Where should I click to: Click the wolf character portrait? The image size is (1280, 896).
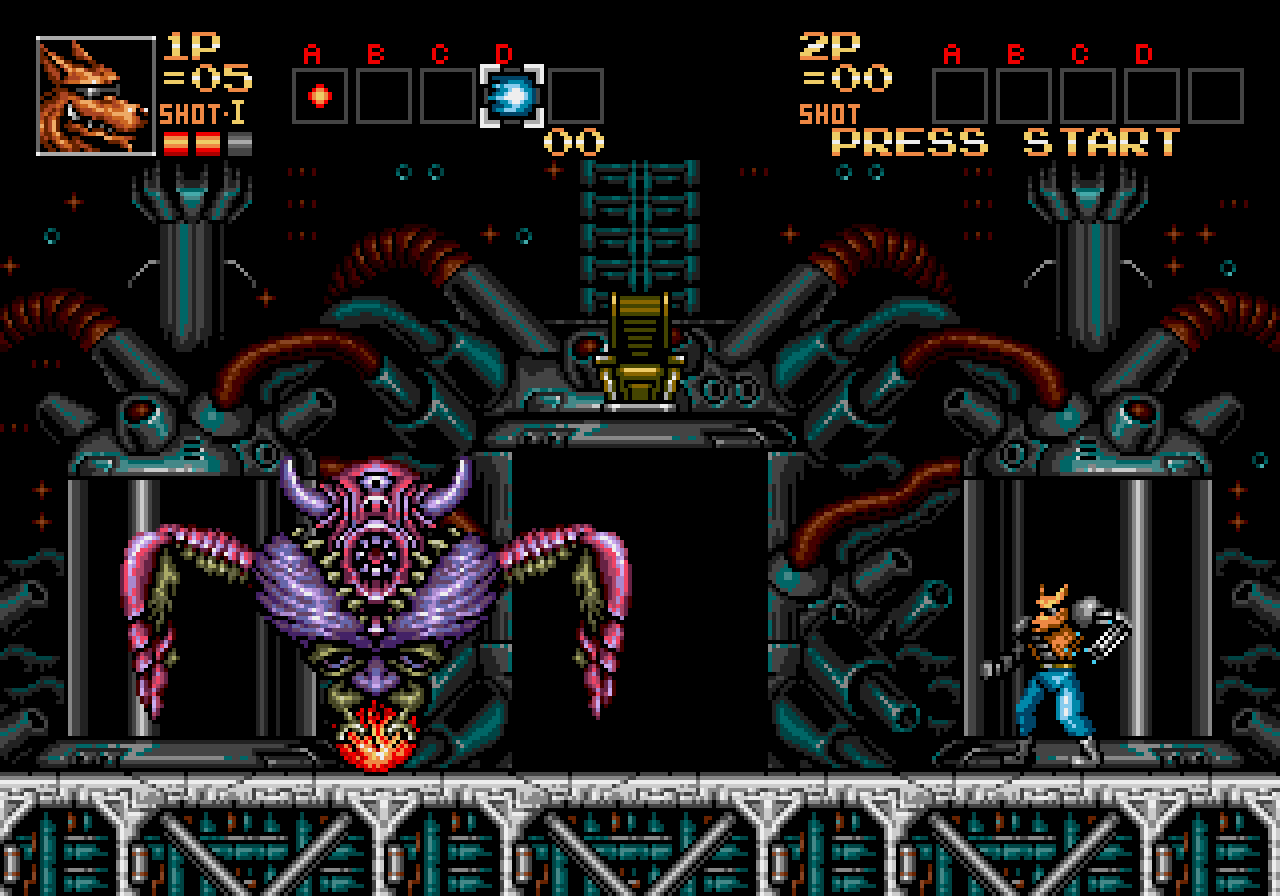point(96,96)
